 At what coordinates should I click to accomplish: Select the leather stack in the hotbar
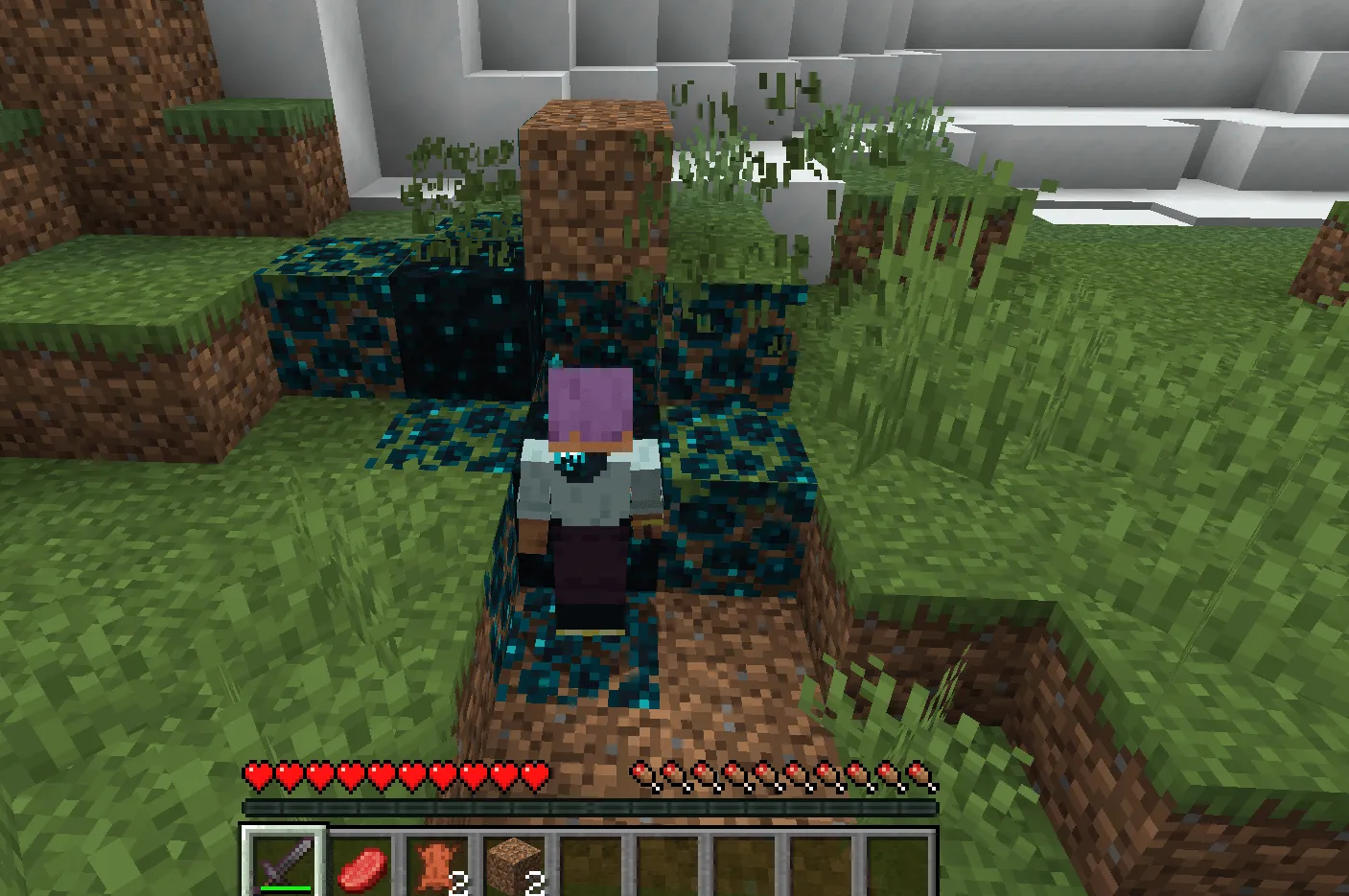tap(439, 860)
